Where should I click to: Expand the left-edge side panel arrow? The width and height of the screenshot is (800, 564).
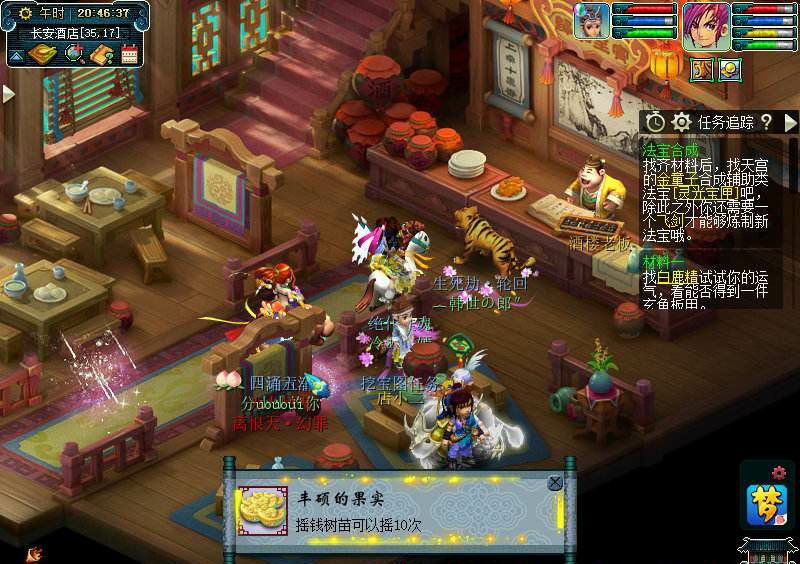[9, 93]
